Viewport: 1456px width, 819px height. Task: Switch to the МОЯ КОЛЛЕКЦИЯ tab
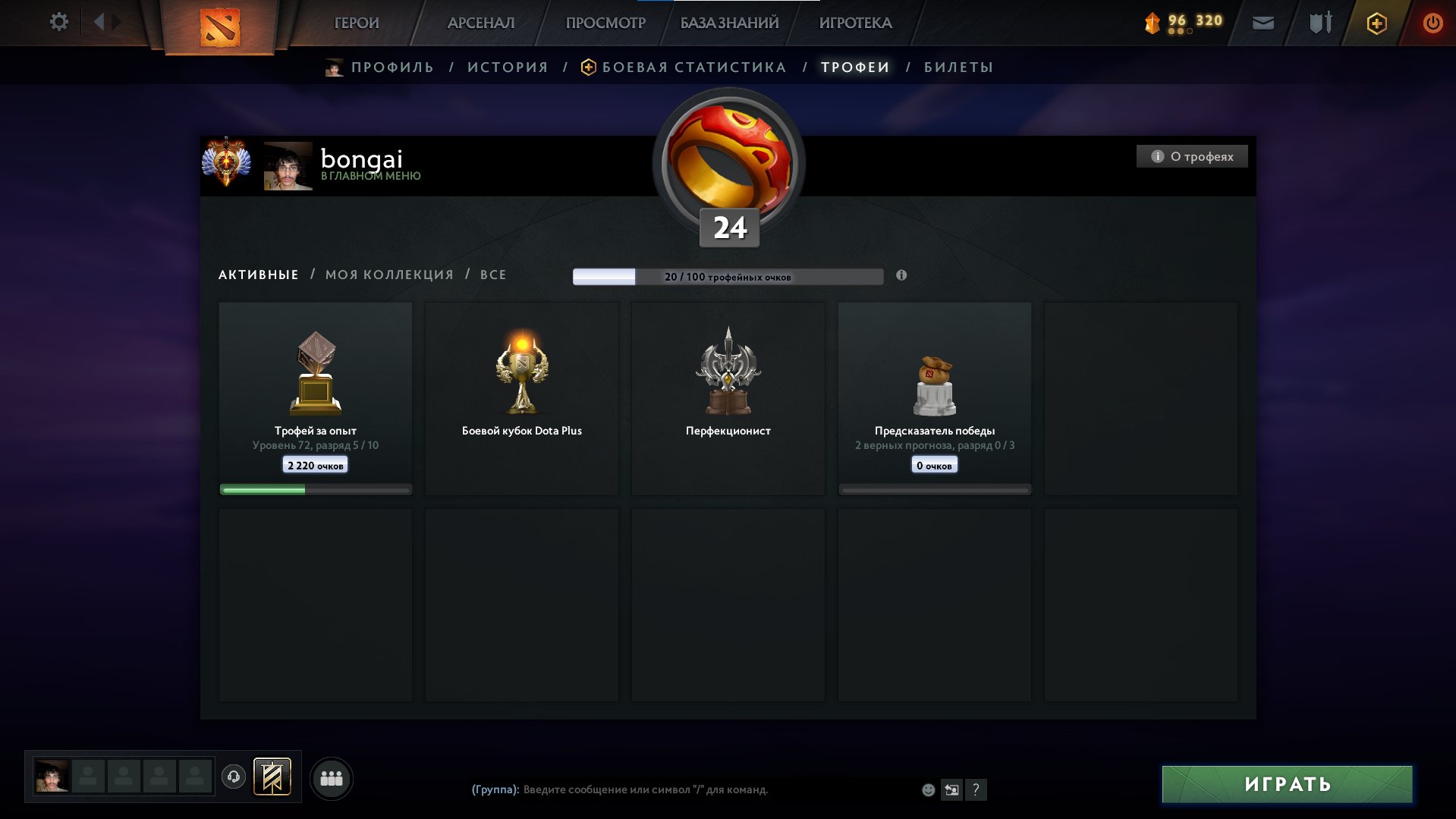pos(390,274)
